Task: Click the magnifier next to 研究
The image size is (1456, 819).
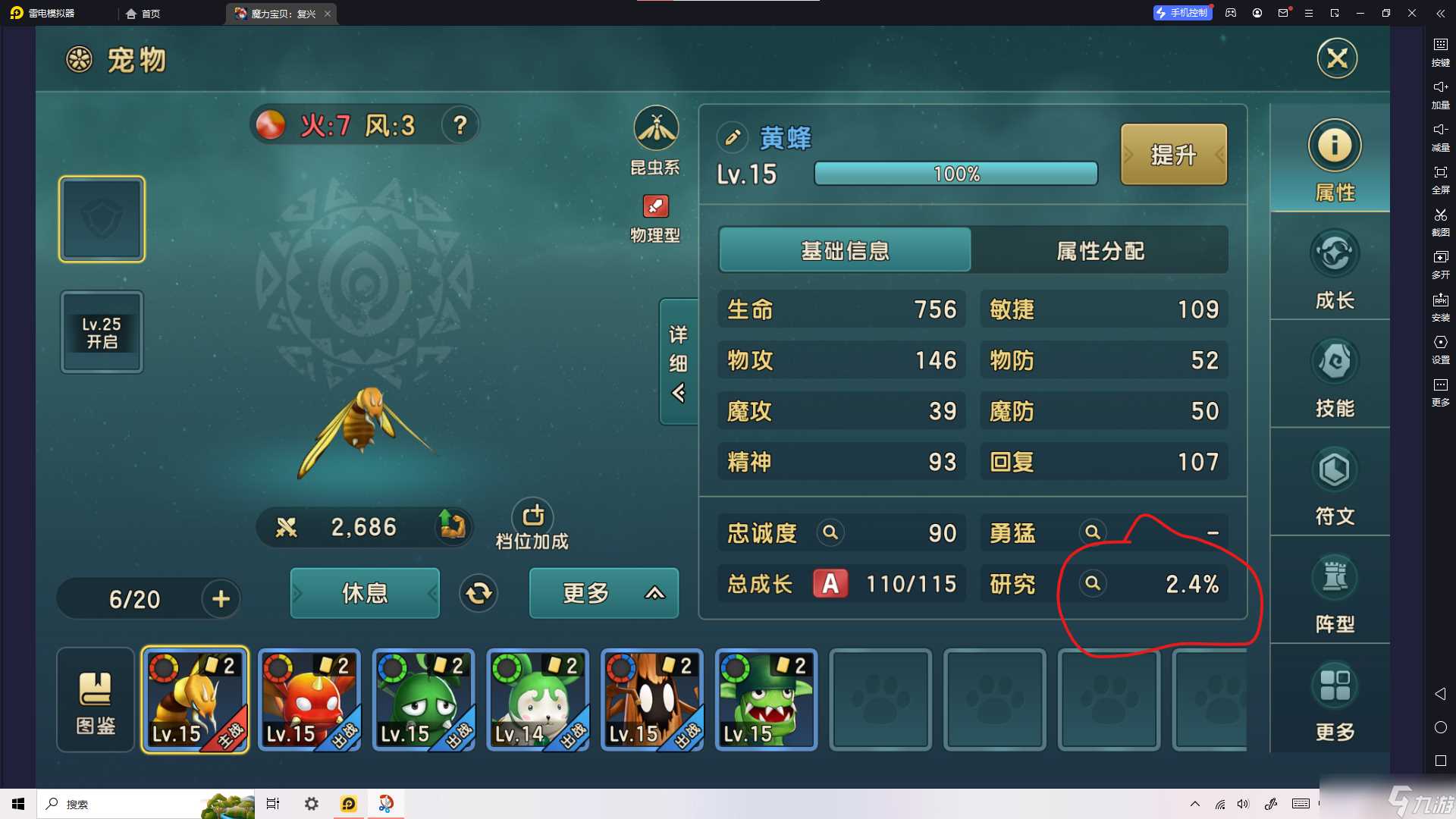Action: coord(1092,584)
